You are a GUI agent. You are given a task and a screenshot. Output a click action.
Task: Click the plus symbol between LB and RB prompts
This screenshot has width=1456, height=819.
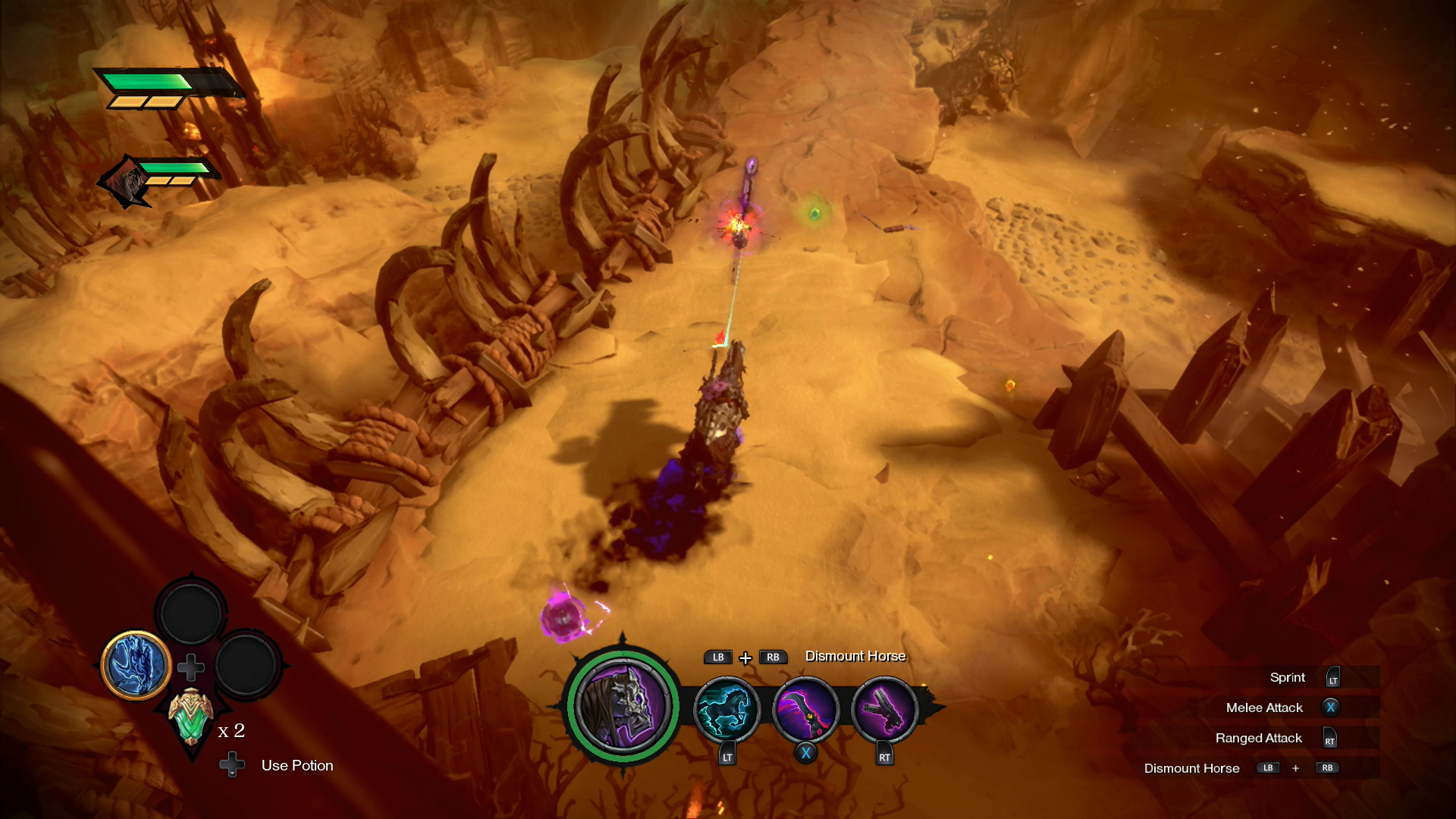[x=746, y=657]
